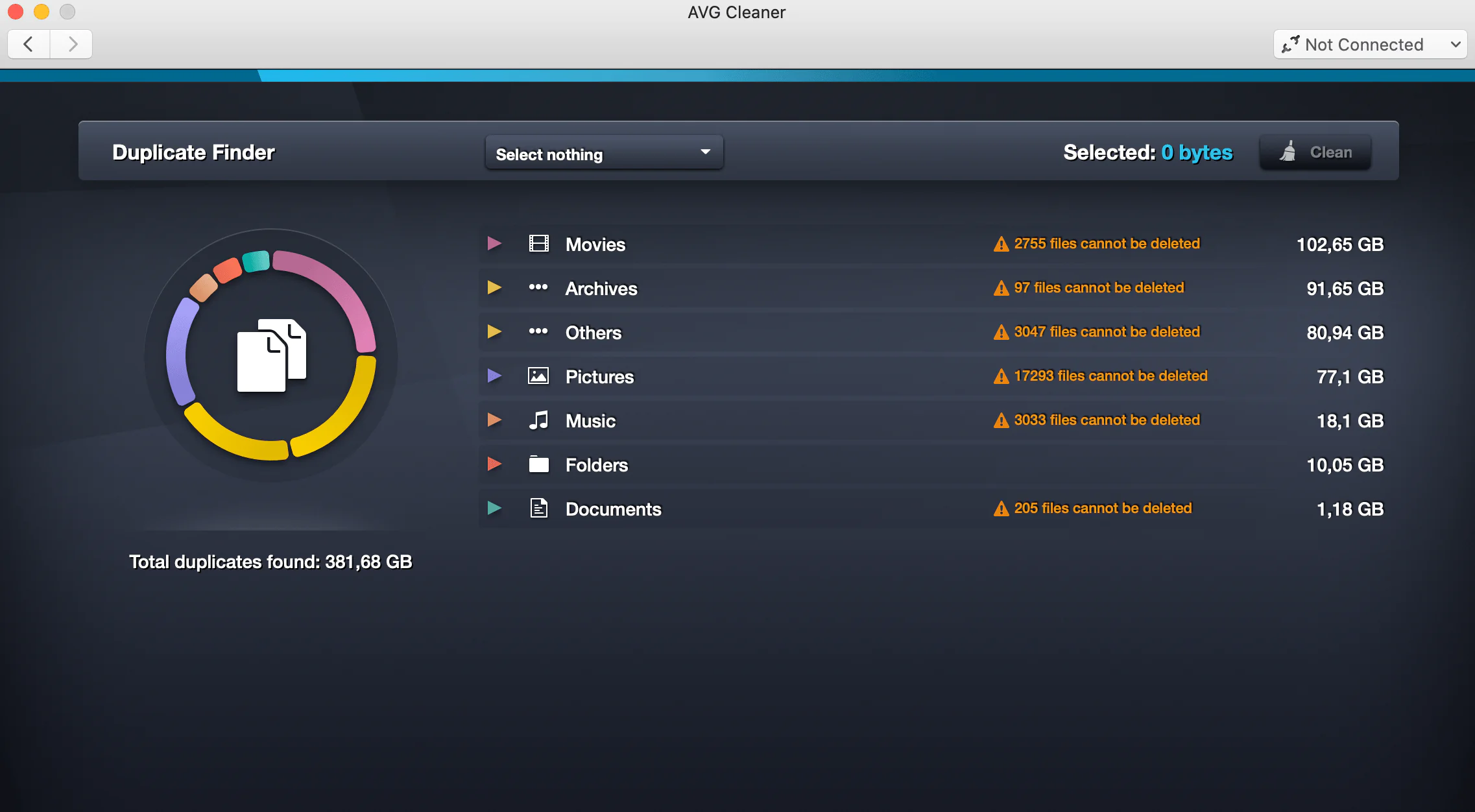Open the Documents category

pyautogui.click(x=494, y=508)
